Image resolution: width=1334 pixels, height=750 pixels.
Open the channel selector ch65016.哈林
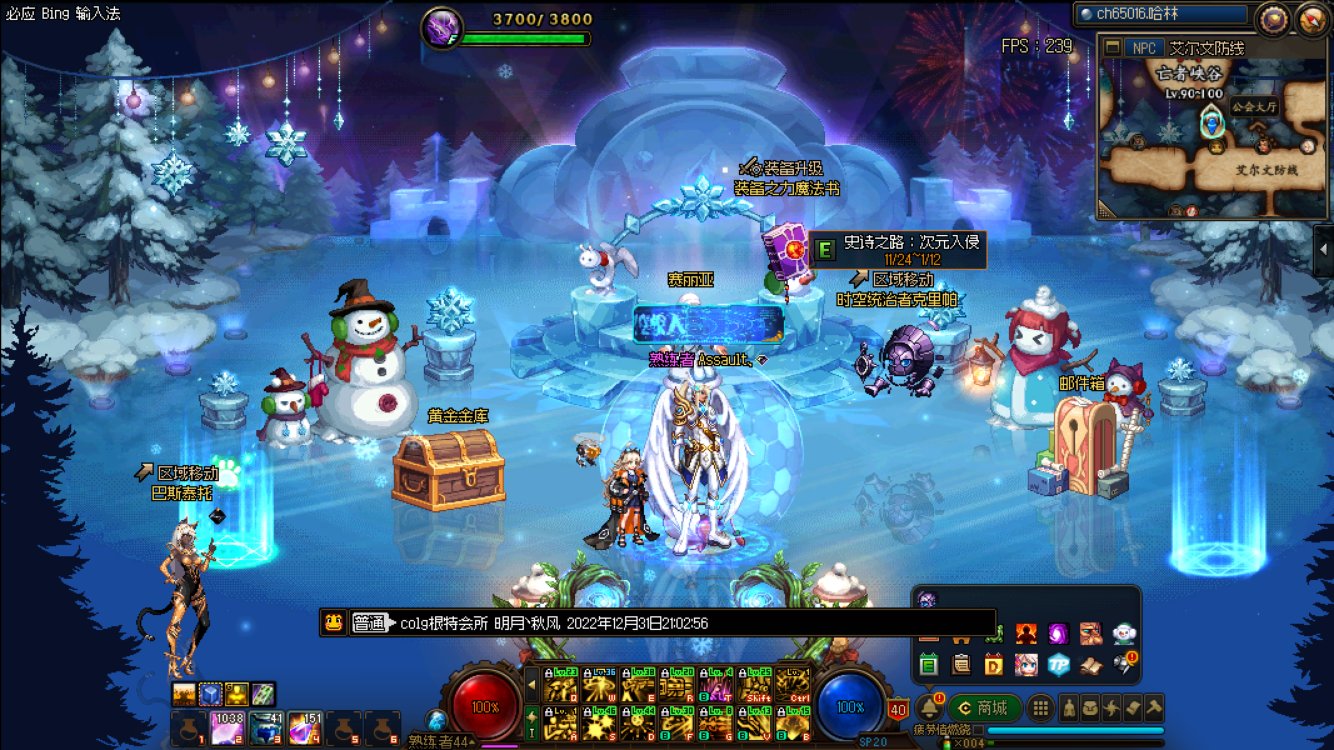pyautogui.click(x=1164, y=14)
